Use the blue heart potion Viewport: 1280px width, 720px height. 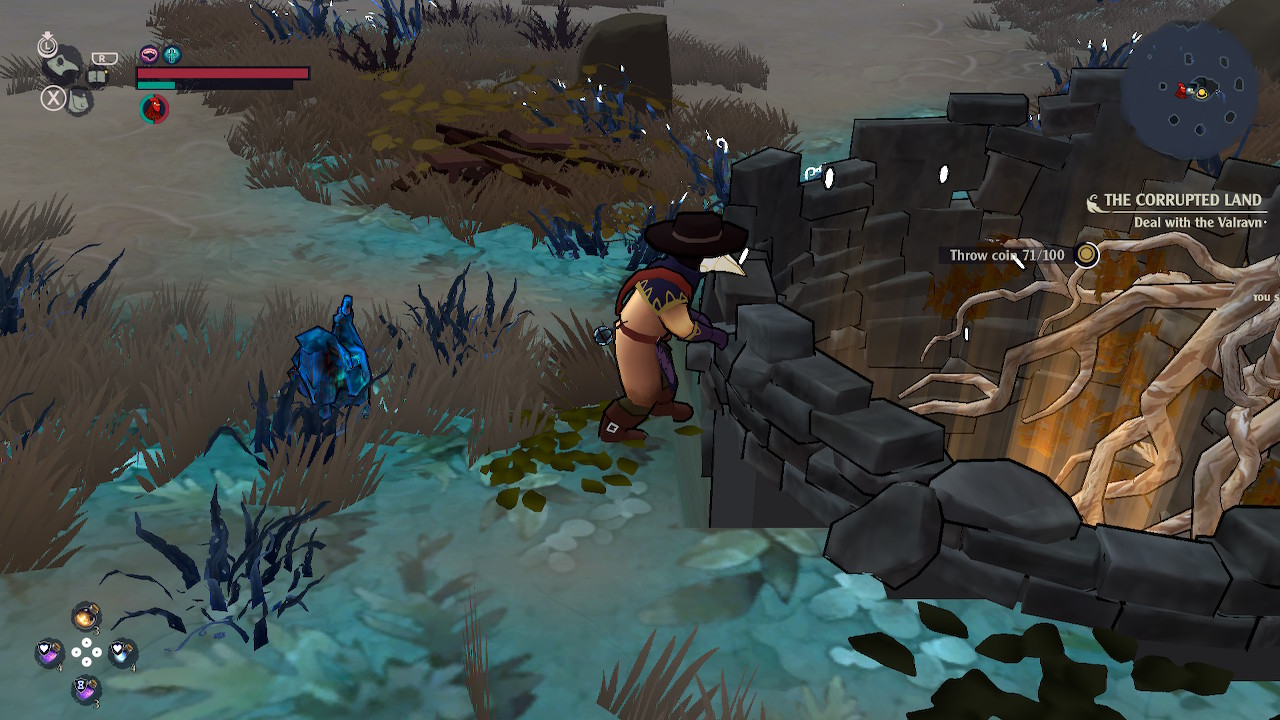coord(121,653)
